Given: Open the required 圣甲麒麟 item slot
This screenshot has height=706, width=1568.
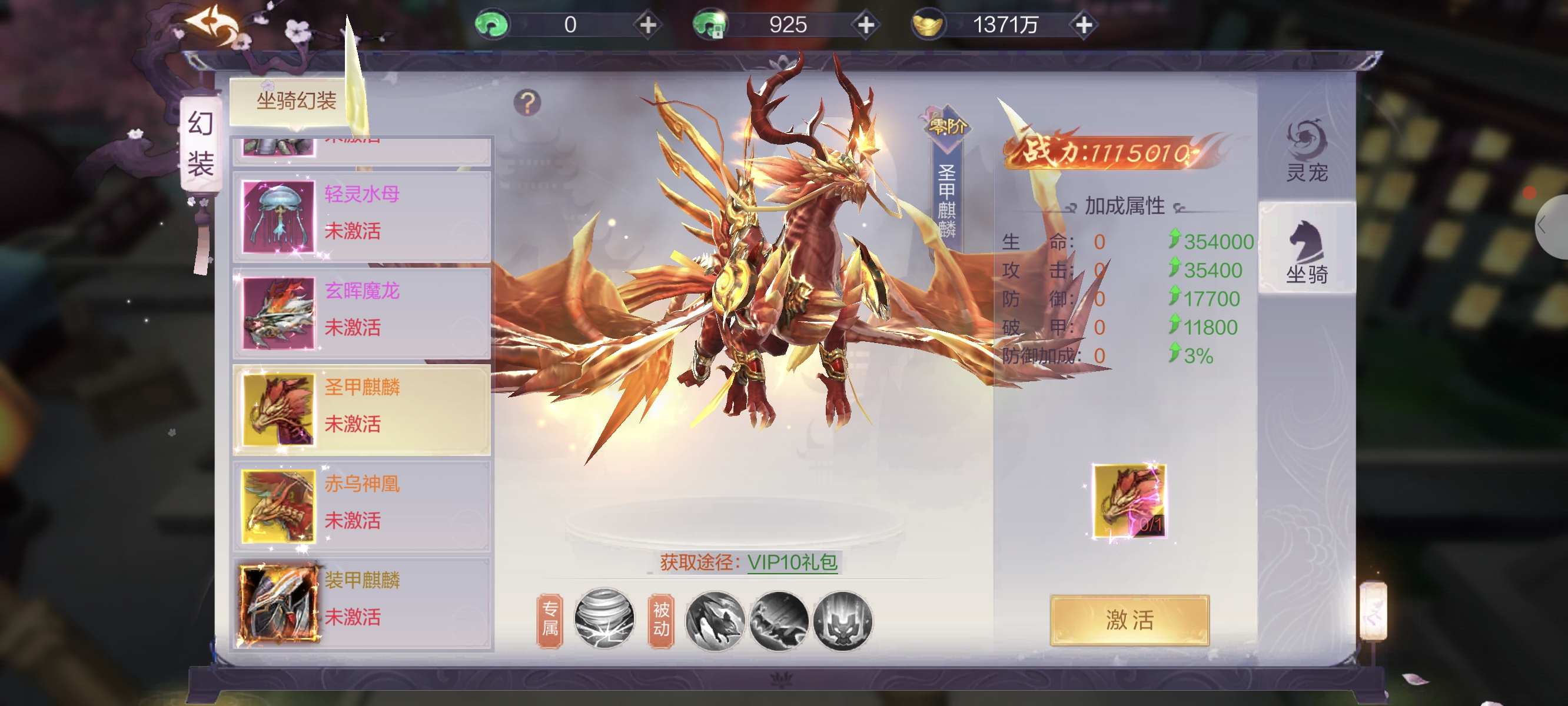Looking at the screenshot, I should tap(1129, 501).
